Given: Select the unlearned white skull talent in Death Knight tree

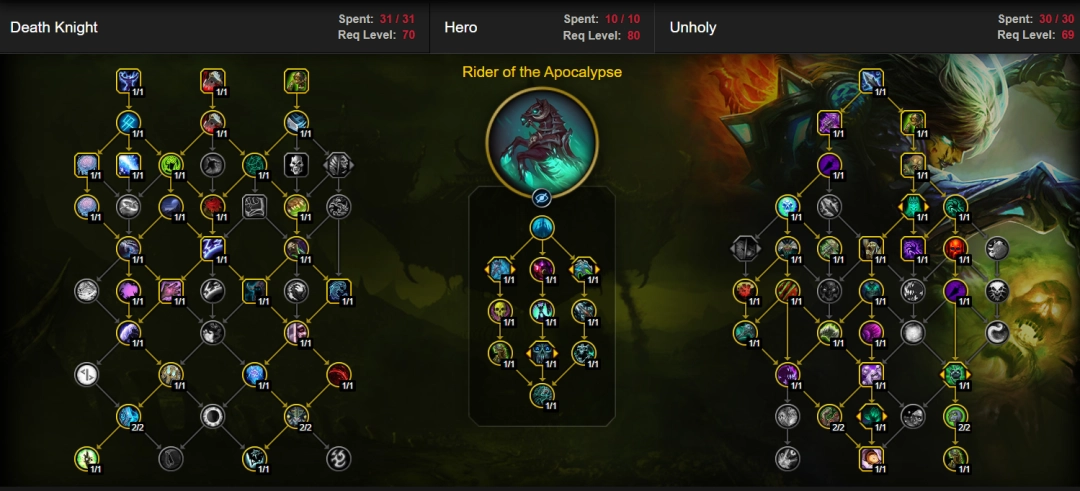Looking at the screenshot, I should [295, 164].
